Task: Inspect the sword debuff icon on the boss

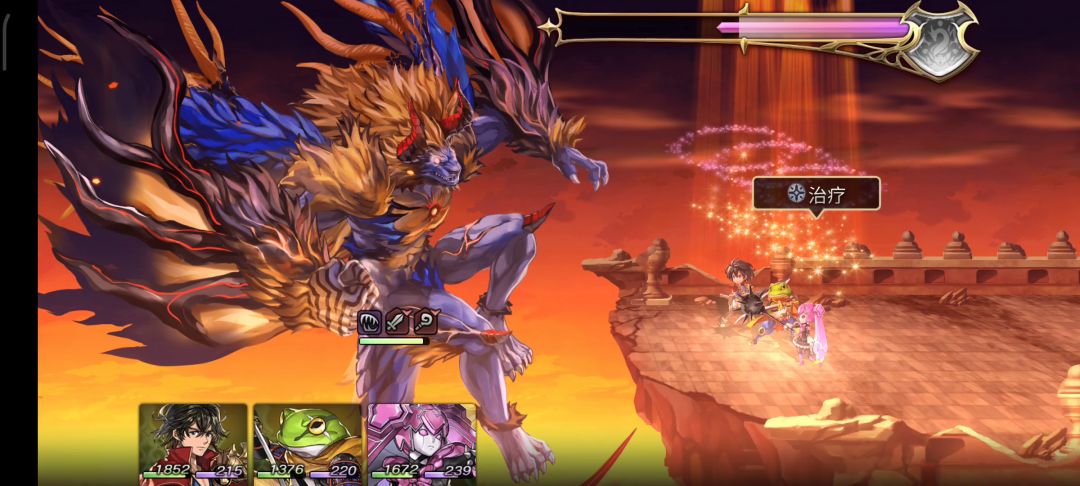Action: 397,322
